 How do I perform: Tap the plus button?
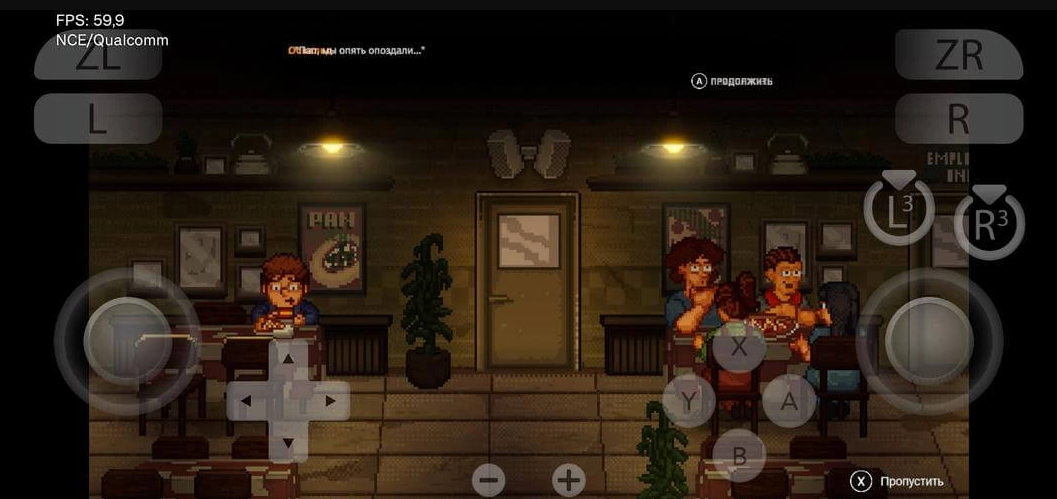(x=568, y=480)
